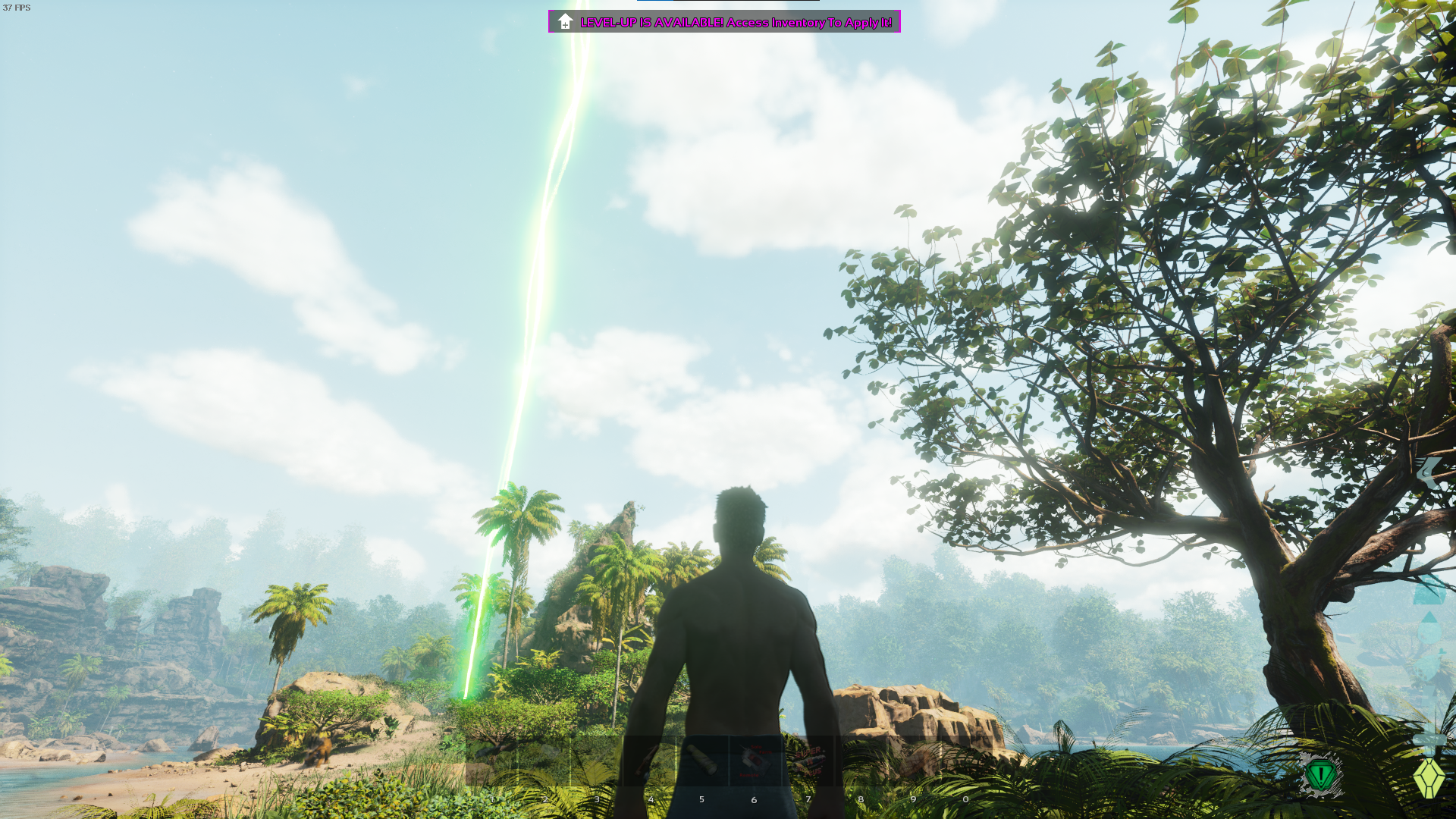This screenshot has height=819, width=1456.
Task: Select the Solo Farm Remote hotbar slot
Action: click(755, 761)
